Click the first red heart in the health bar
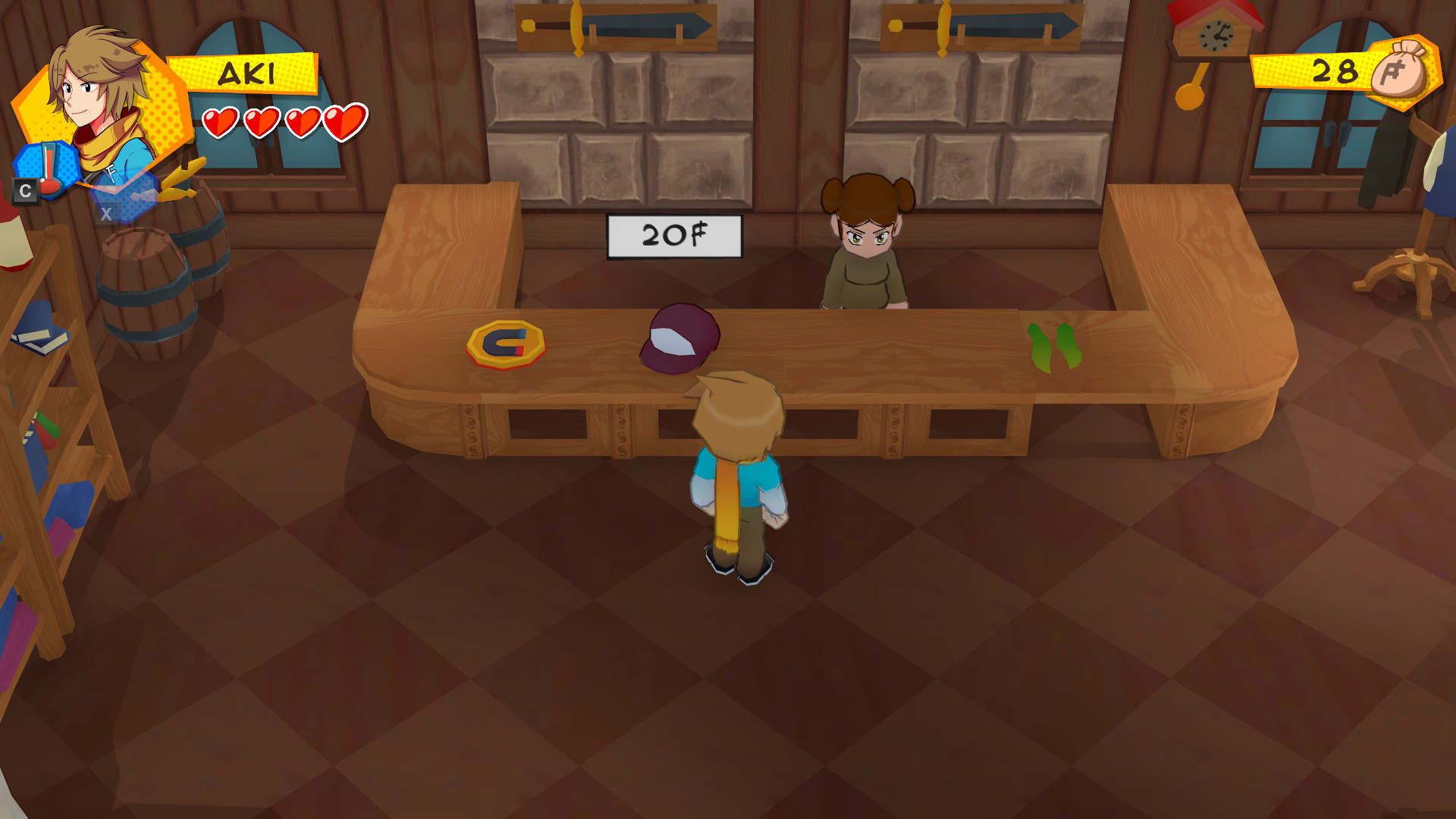The image size is (1456, 819). coord(223,121)
